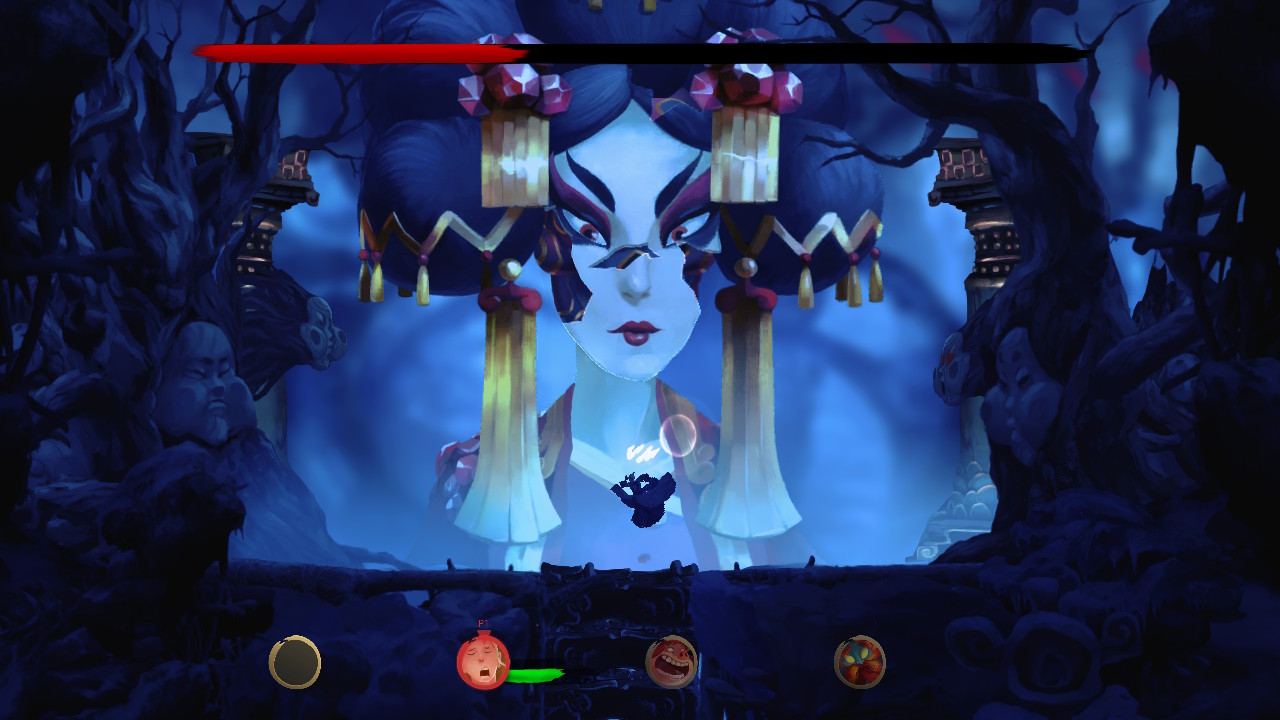Select the laughing pig character portrait
The height and width of the screenshot is (720, 1280).
671,662
